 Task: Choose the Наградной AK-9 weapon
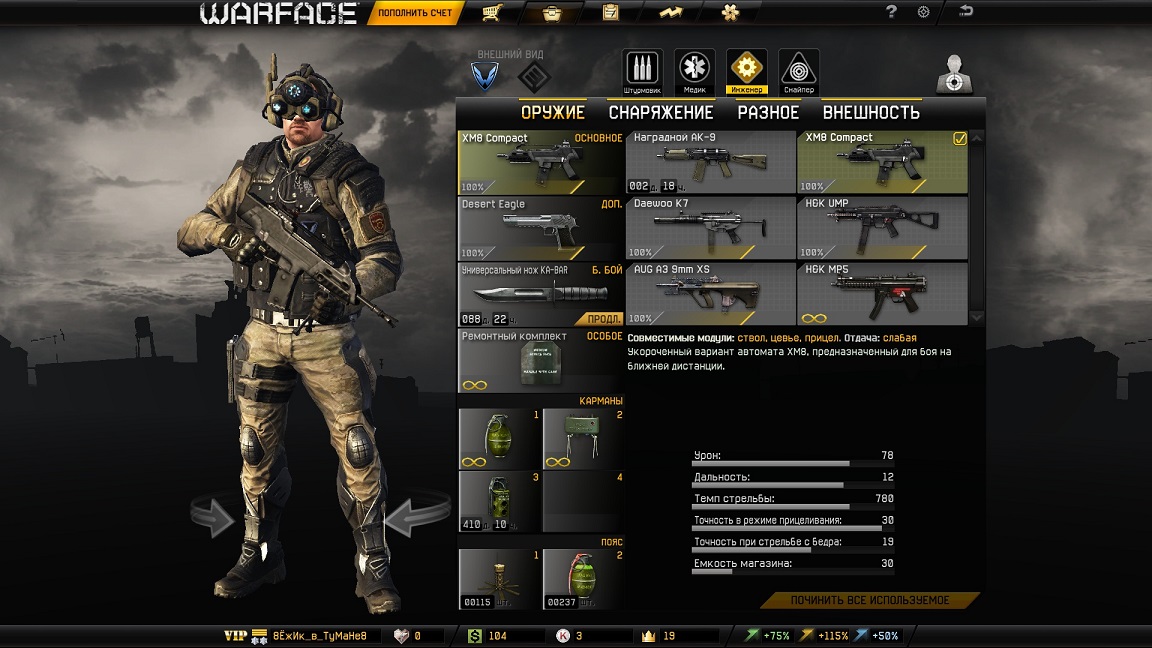[x=710, y=162]
